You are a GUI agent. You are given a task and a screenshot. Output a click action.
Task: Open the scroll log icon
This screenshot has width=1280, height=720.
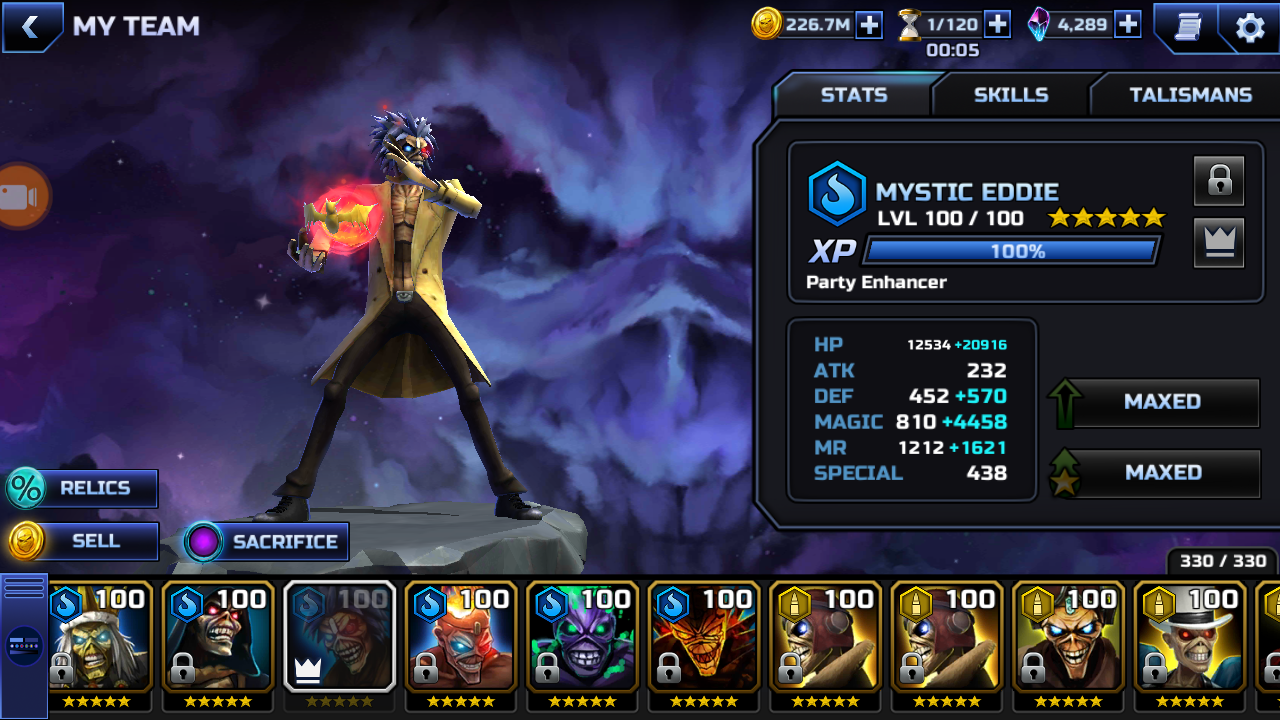click(x=1187, y=27)
